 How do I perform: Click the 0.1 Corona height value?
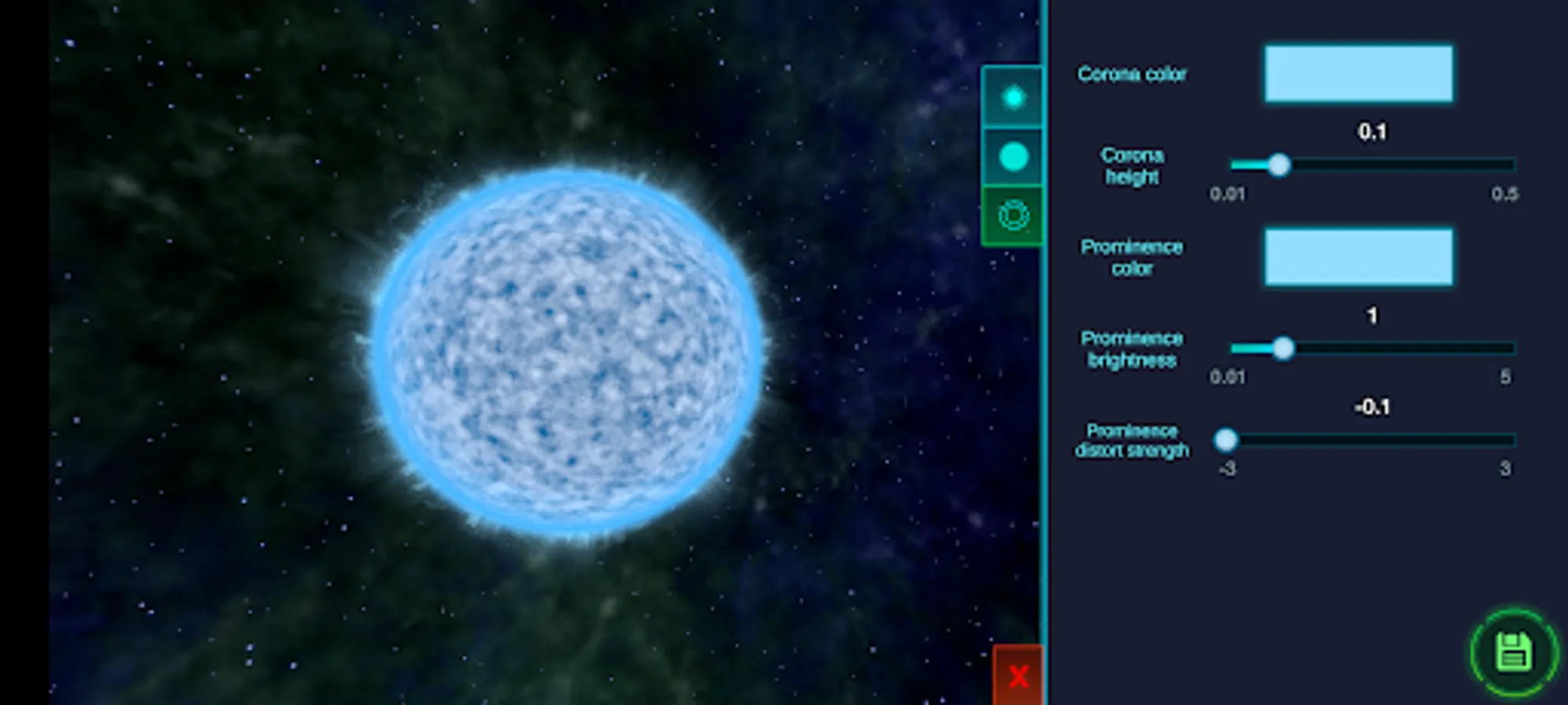tap(1374, 132)
